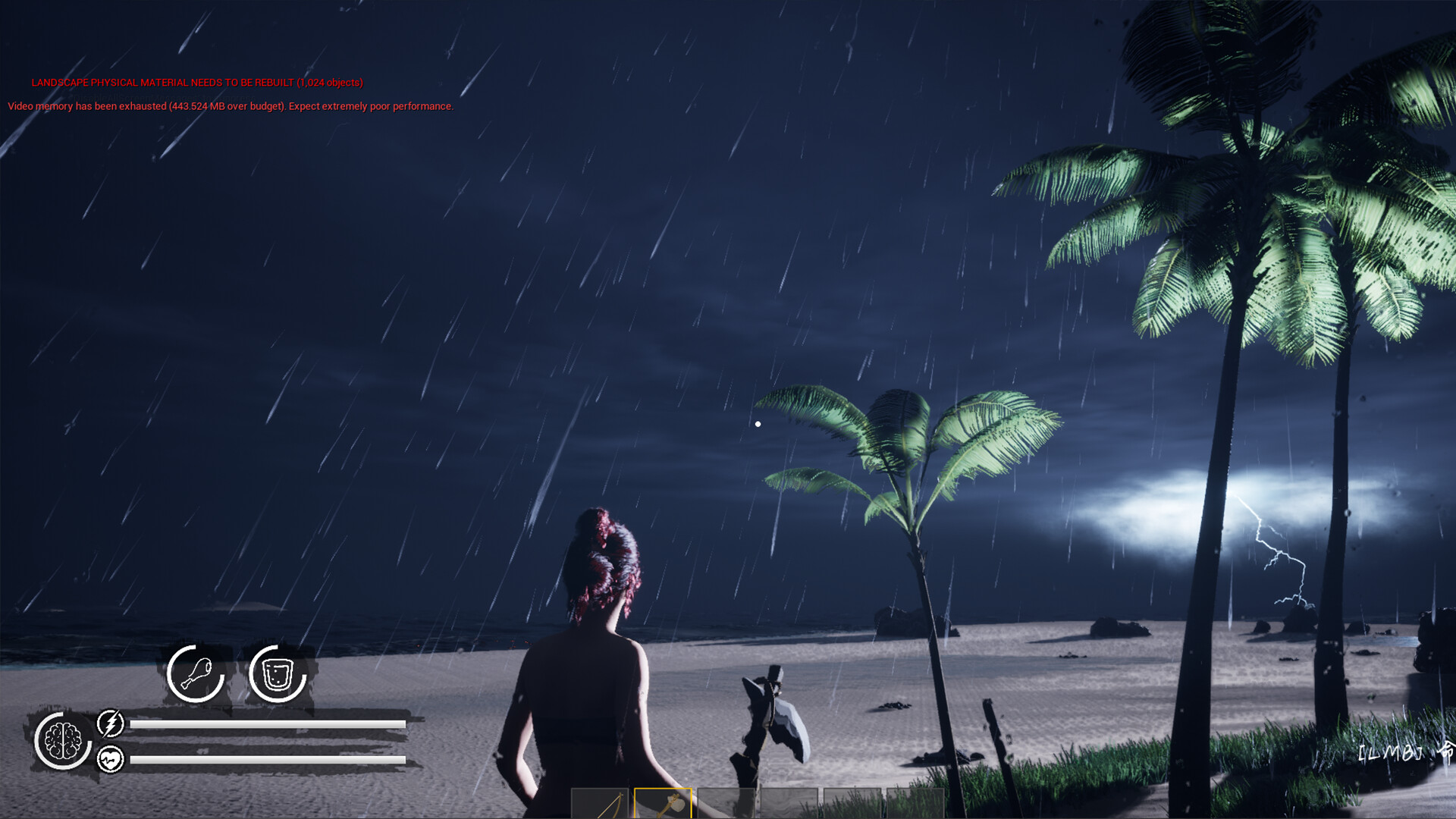This screenshot has width=1456, height=819.
Task: Click the heartbeat health status icon
Action: 111,758
